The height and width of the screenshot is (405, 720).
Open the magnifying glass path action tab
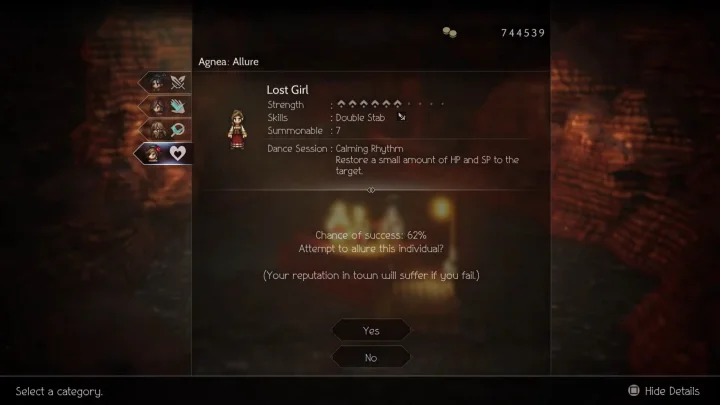pos(165,129)
